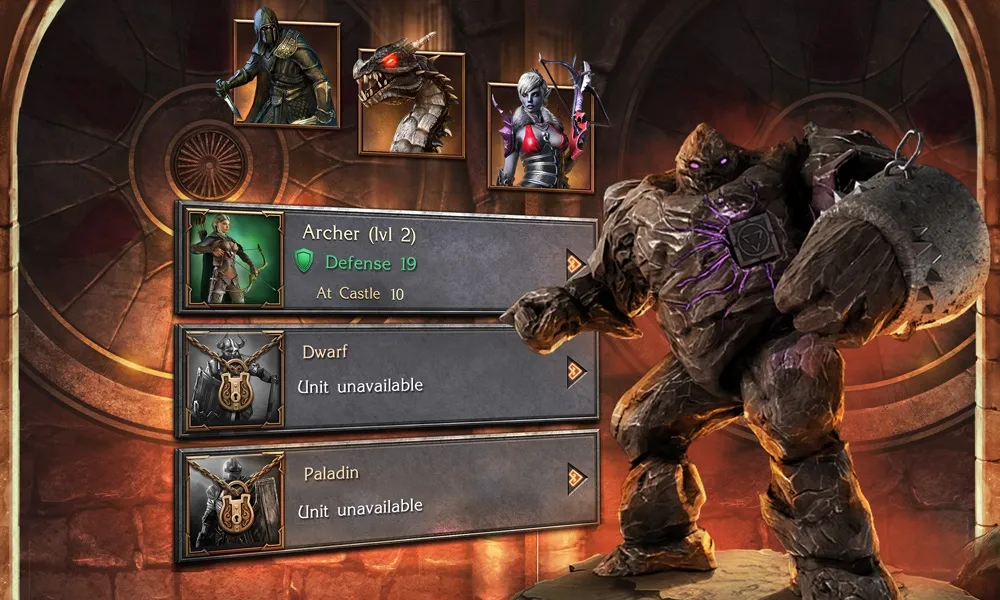Pick the hooded assassin portrait card
This screenshot has height=600, width=1000.
coord(286,73)
